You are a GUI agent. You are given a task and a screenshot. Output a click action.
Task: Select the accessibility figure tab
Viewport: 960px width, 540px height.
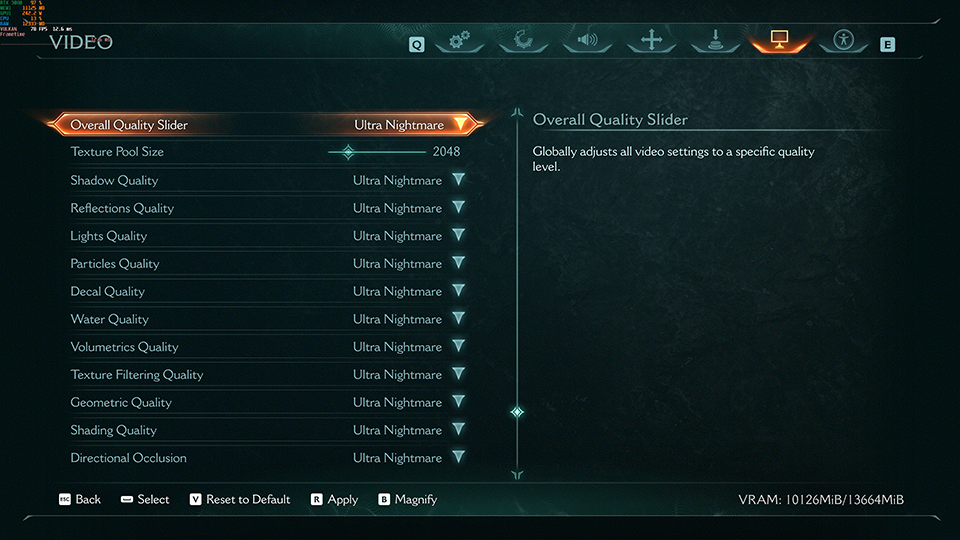[x=843, y=41]
